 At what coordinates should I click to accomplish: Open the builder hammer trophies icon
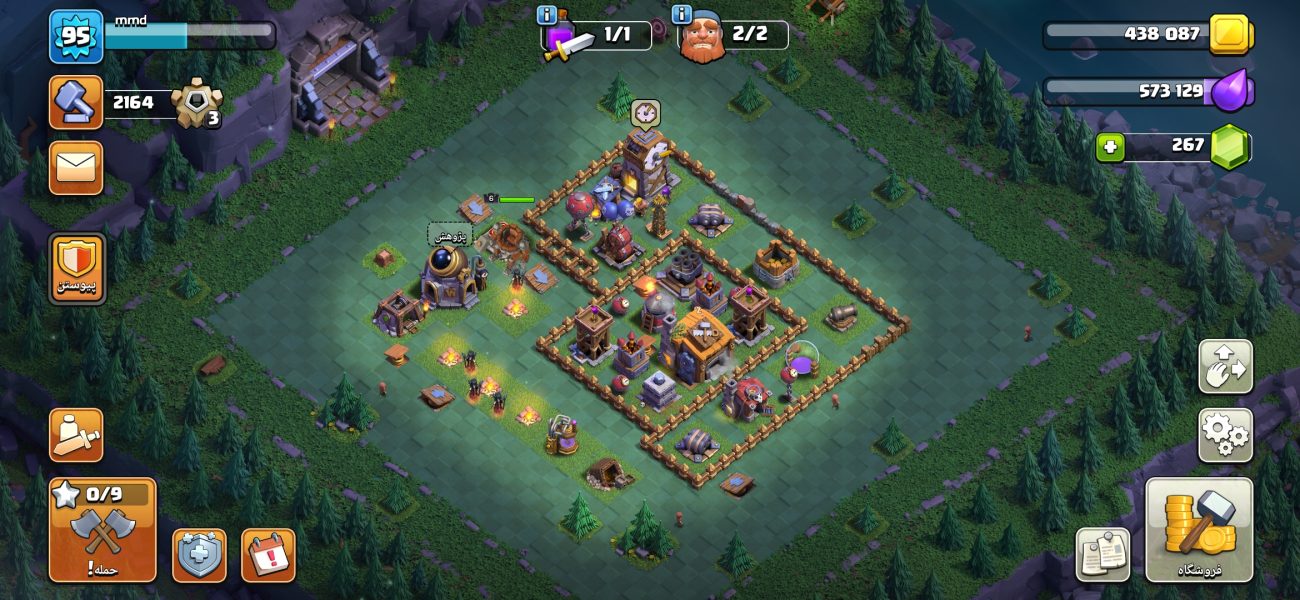click(x=76, y=102)
